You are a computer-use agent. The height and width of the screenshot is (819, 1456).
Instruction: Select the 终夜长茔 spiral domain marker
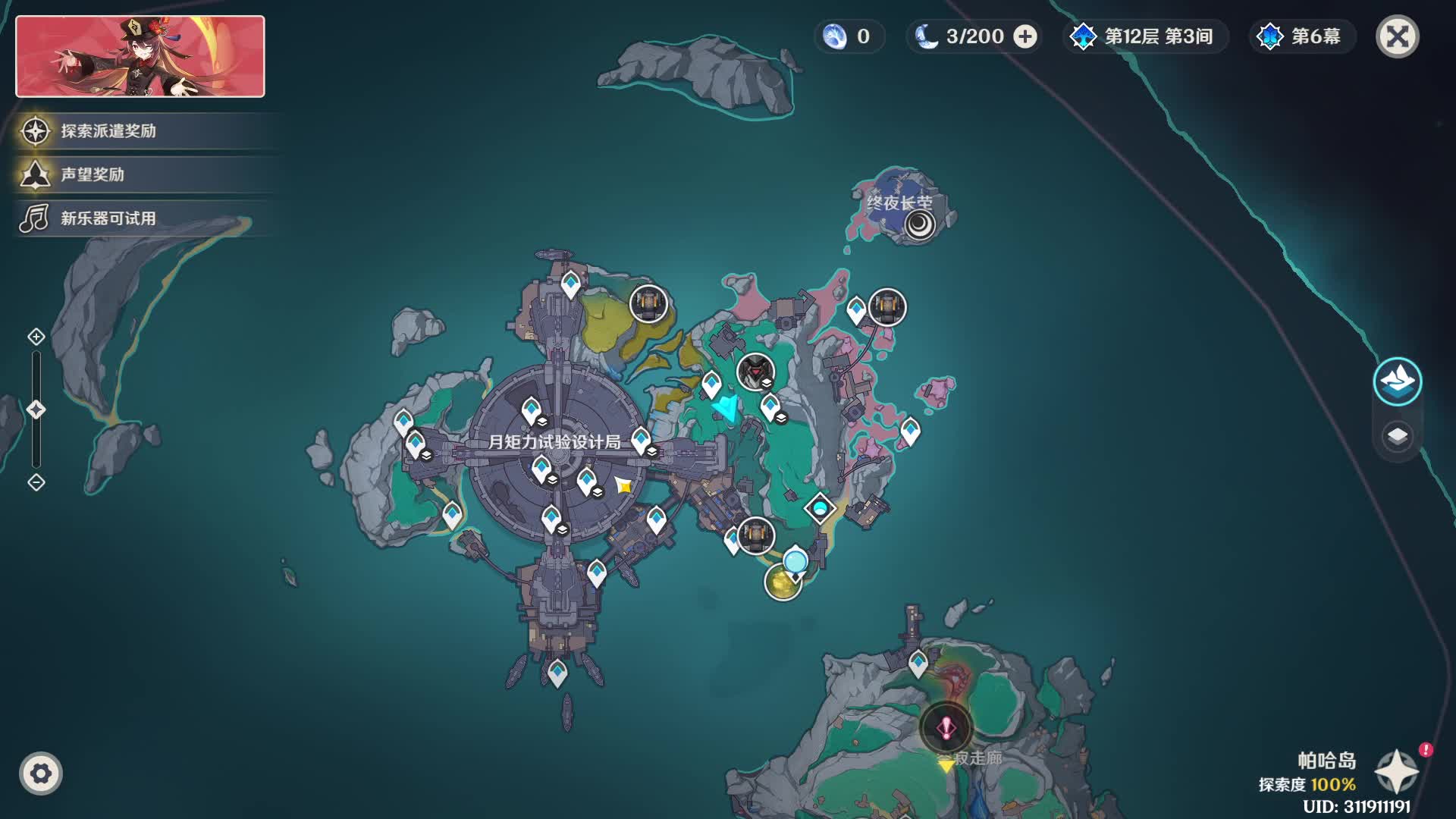click(920, 224)
